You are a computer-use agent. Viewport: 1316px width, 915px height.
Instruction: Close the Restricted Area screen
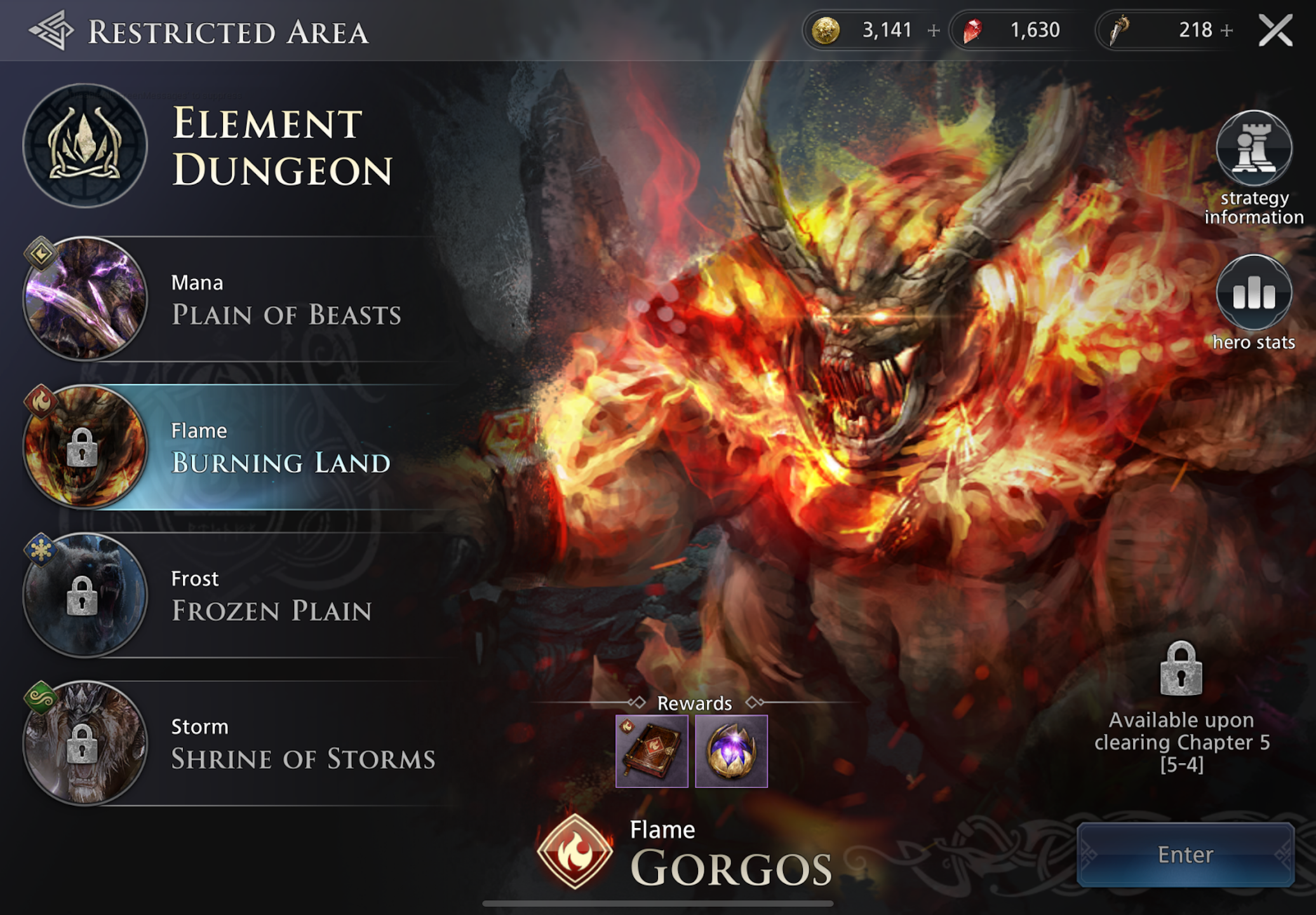[x=1275, y=30]
